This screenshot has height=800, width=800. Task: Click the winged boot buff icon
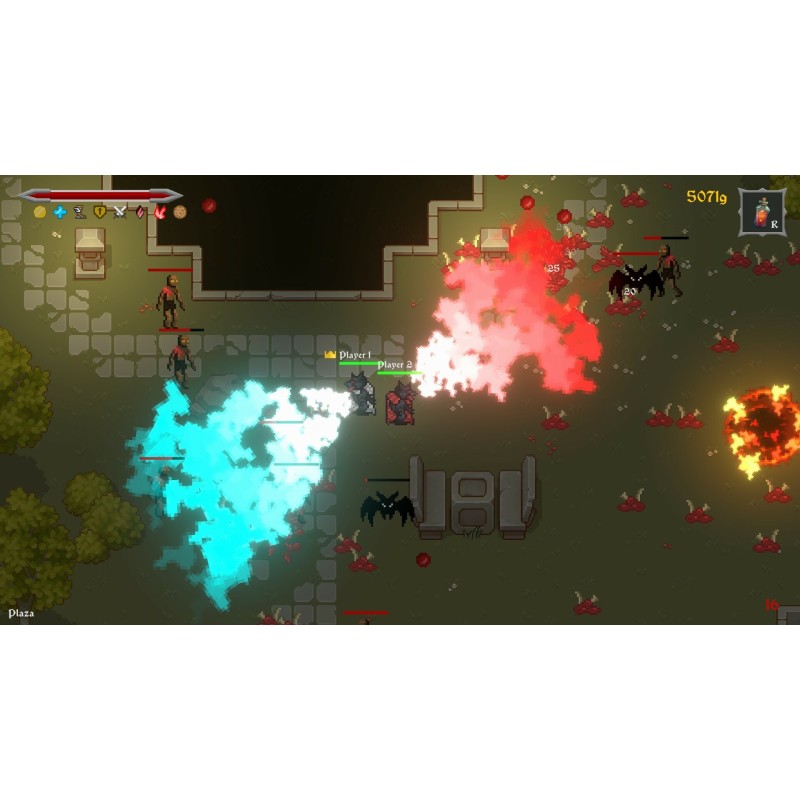tap(80, 212)
